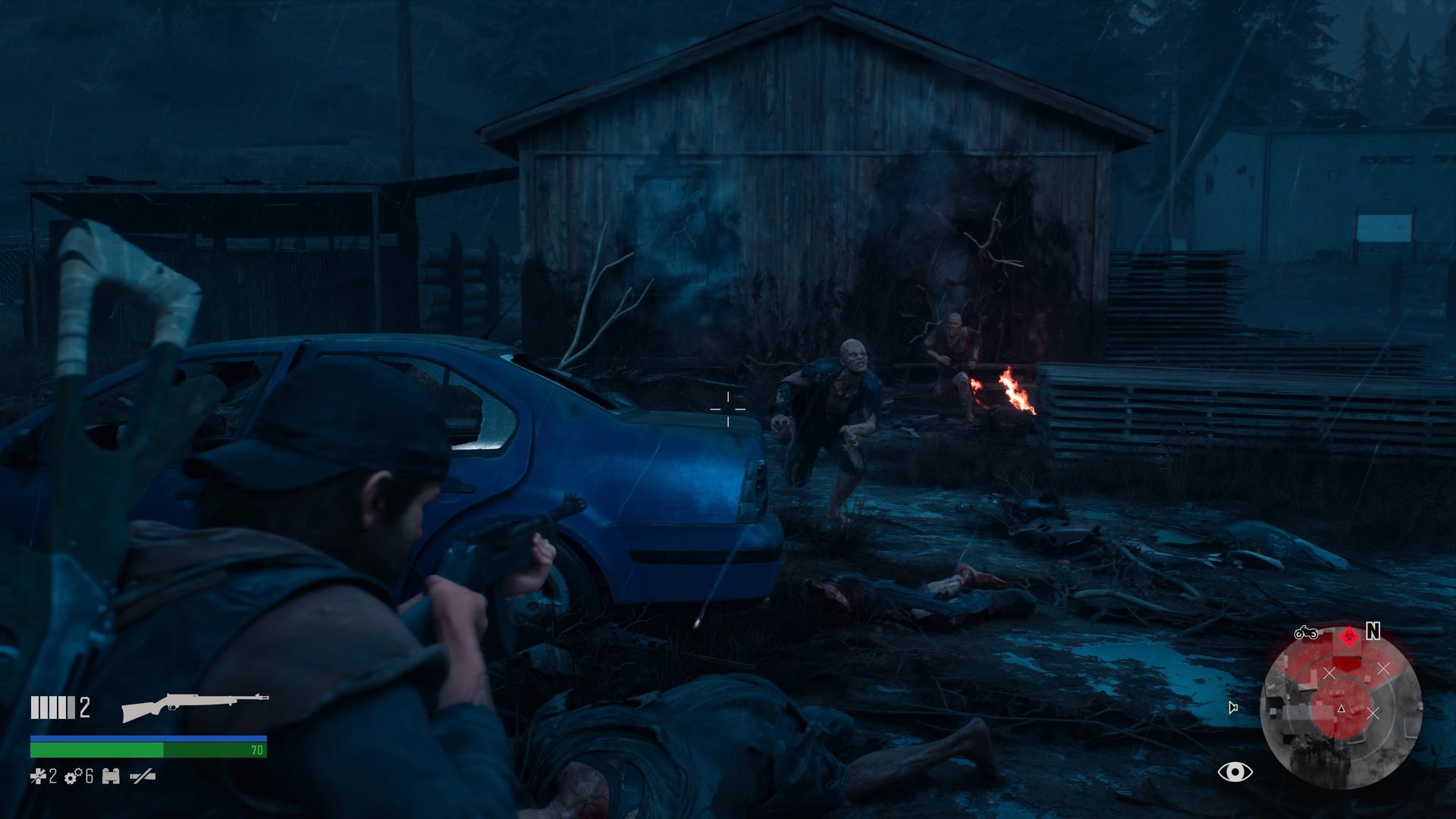
Task: Use the medkit cross icon
Action: coord(38,776)
